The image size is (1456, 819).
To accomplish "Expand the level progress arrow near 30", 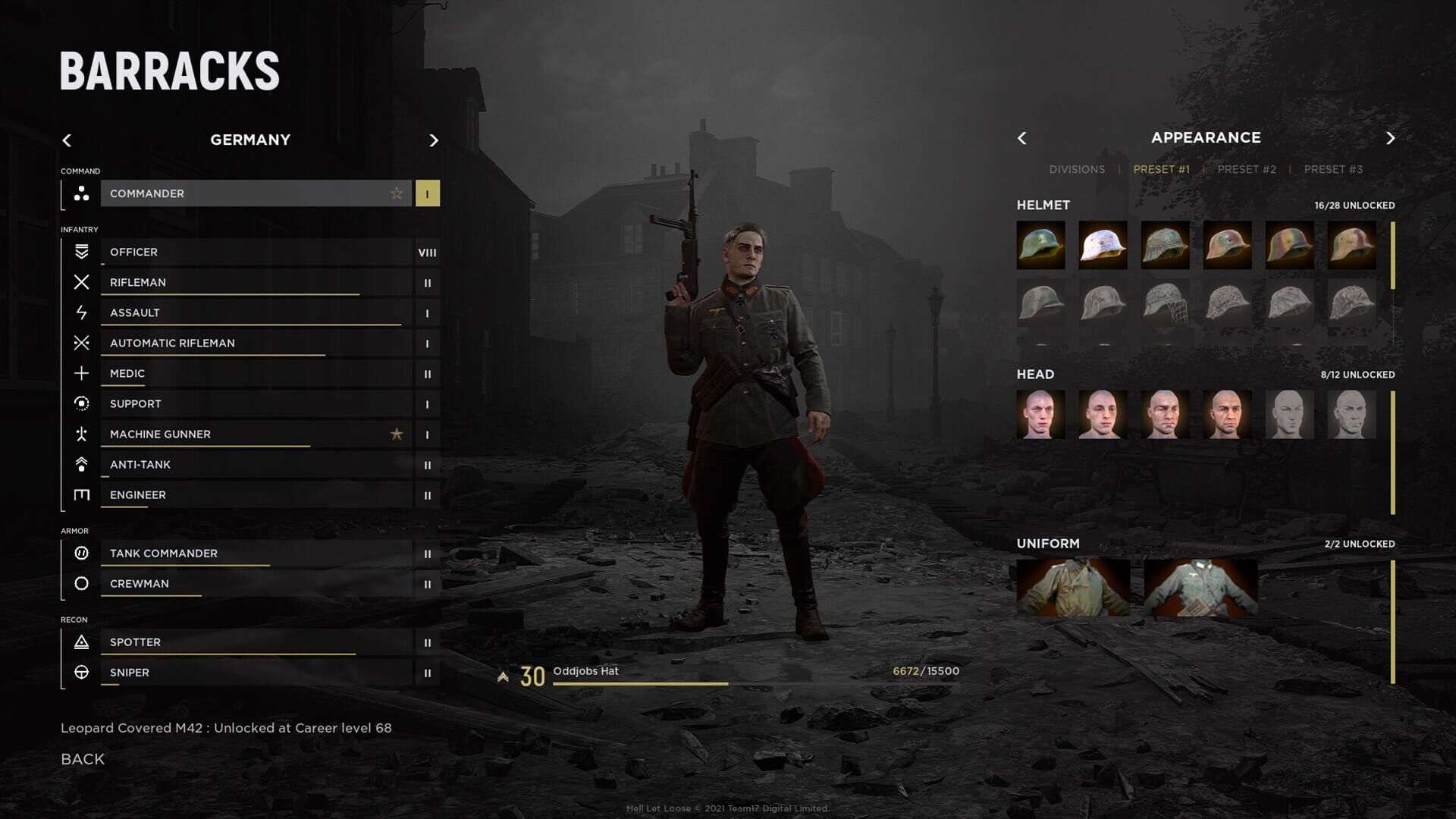I will pos(502,673).
